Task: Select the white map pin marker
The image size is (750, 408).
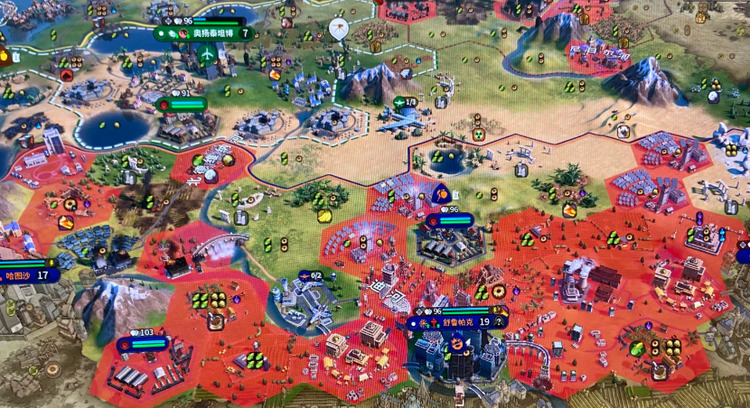Action: (339, 28)
